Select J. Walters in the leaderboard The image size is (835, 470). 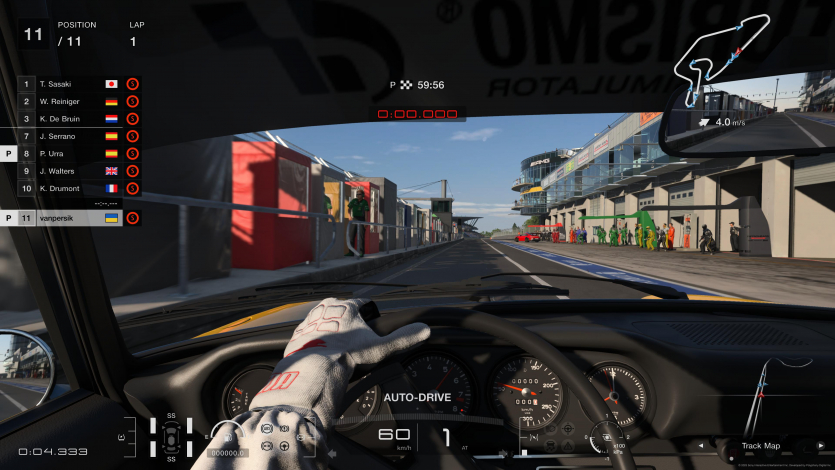tap(70, 171)
